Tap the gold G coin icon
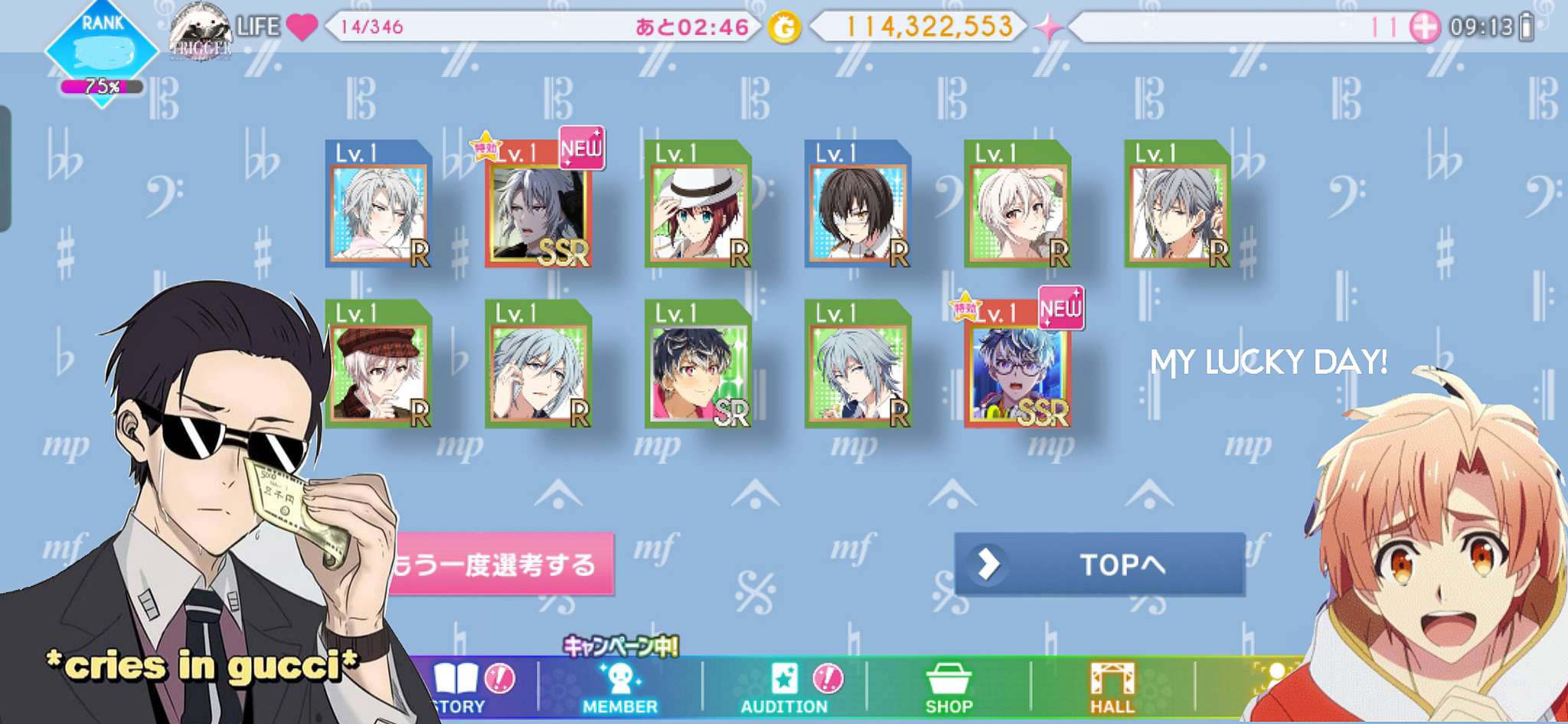The height and width of the screenshot is (724, 1568). (784, 28)
